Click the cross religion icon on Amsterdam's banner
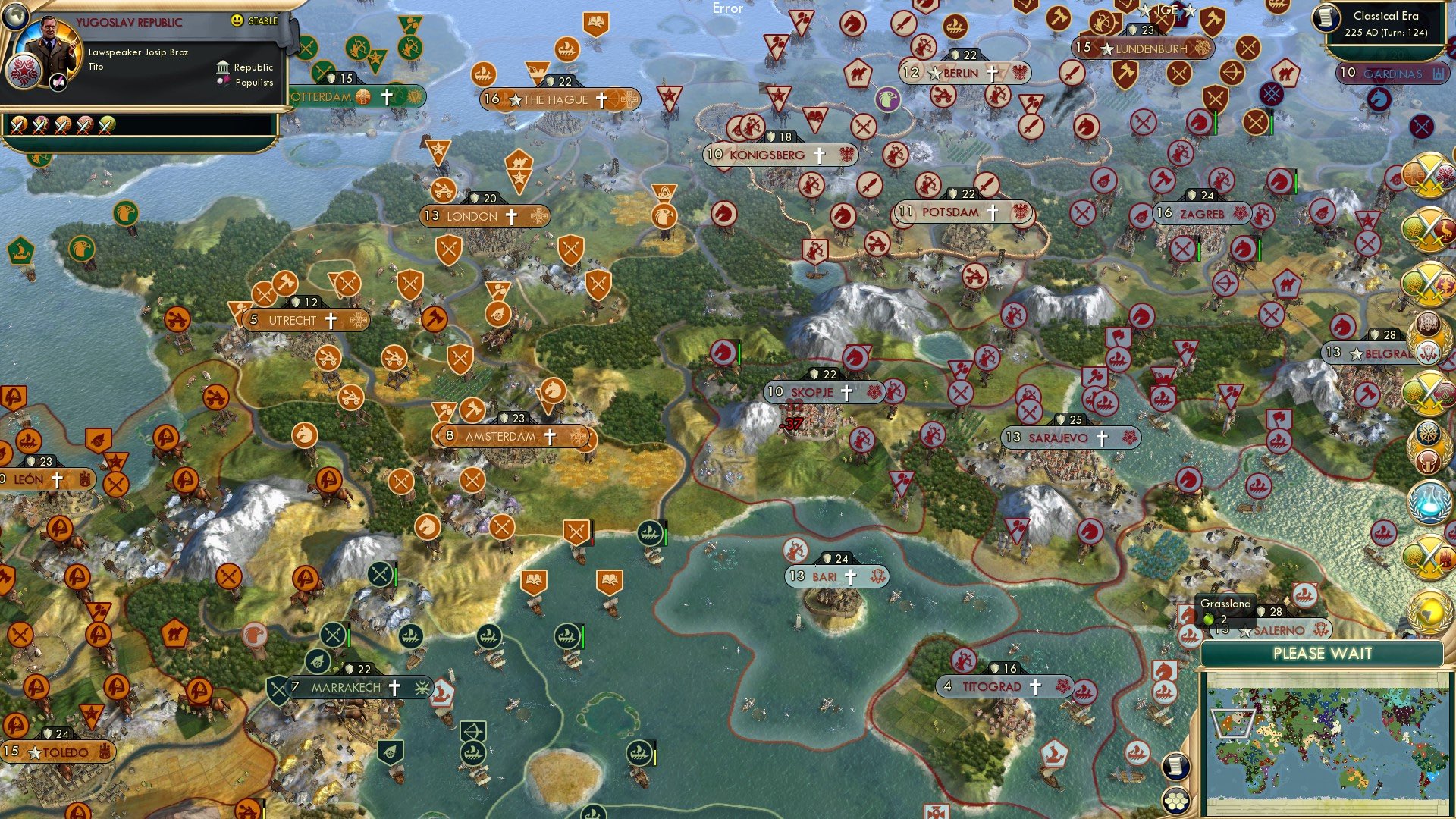1456x819 pixels. pyautogui.click(x=550, y=436)
